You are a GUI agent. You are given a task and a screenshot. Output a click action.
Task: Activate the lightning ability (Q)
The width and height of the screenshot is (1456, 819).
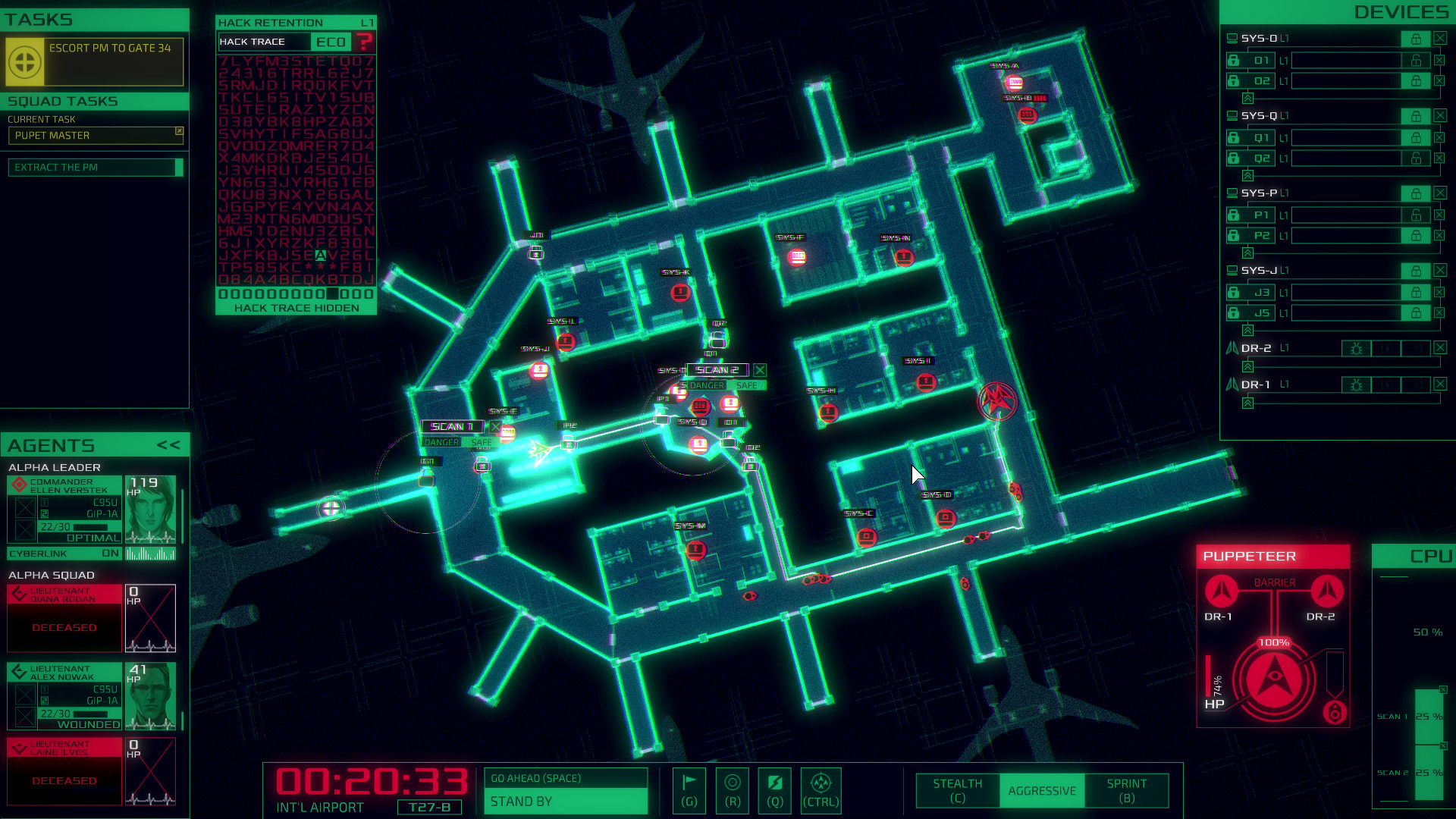point(773,790)
